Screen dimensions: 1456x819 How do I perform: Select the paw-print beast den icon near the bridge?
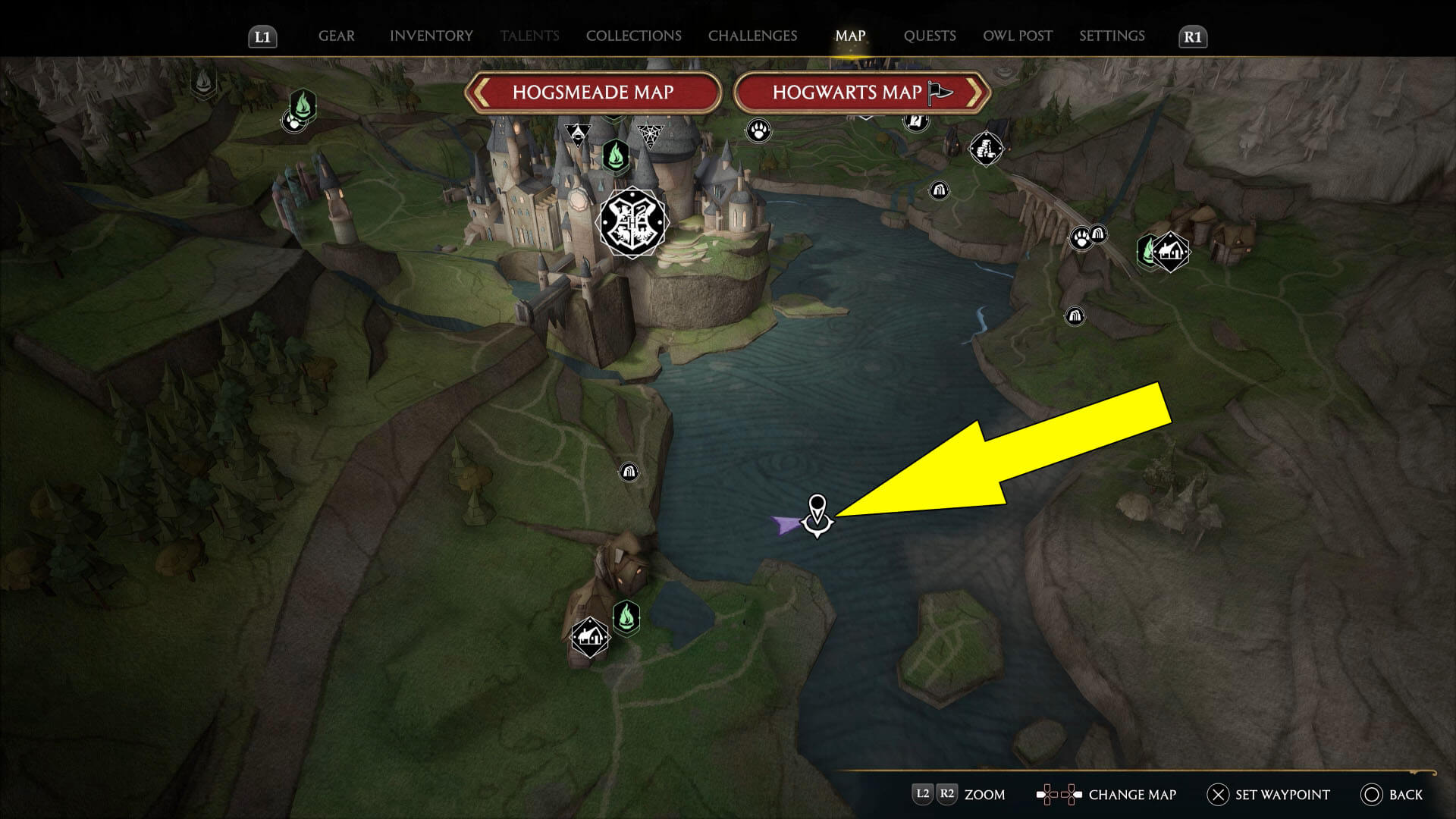[1080, 237]
